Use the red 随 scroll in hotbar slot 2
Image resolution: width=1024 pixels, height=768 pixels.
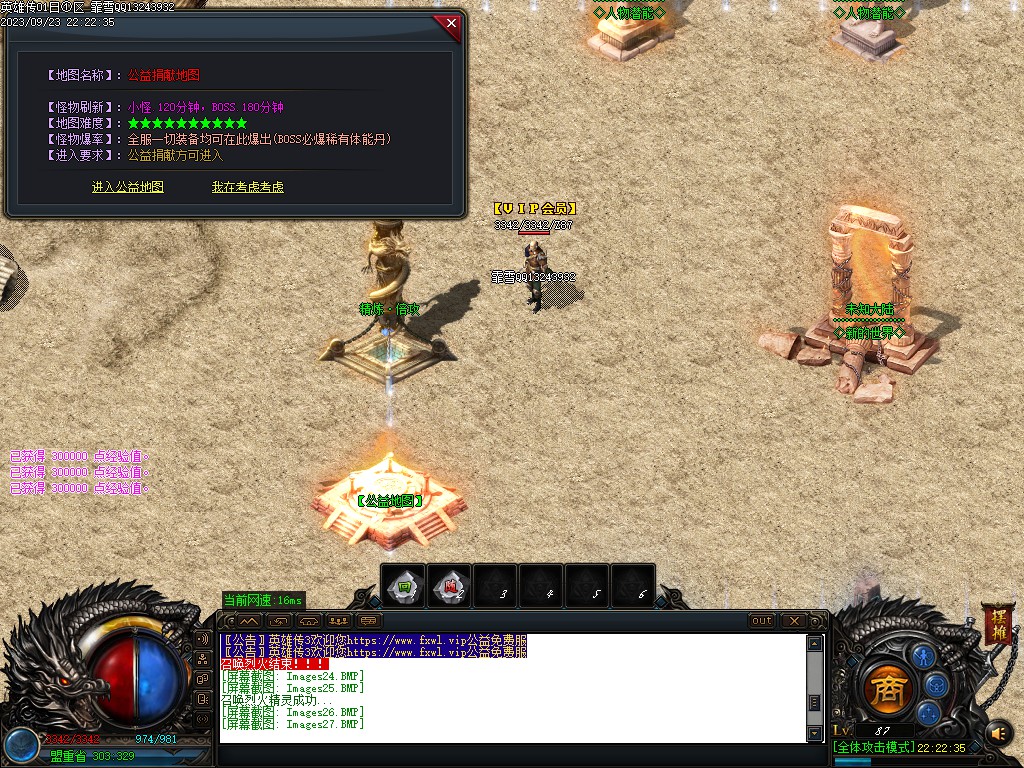[x=451, y=586]
